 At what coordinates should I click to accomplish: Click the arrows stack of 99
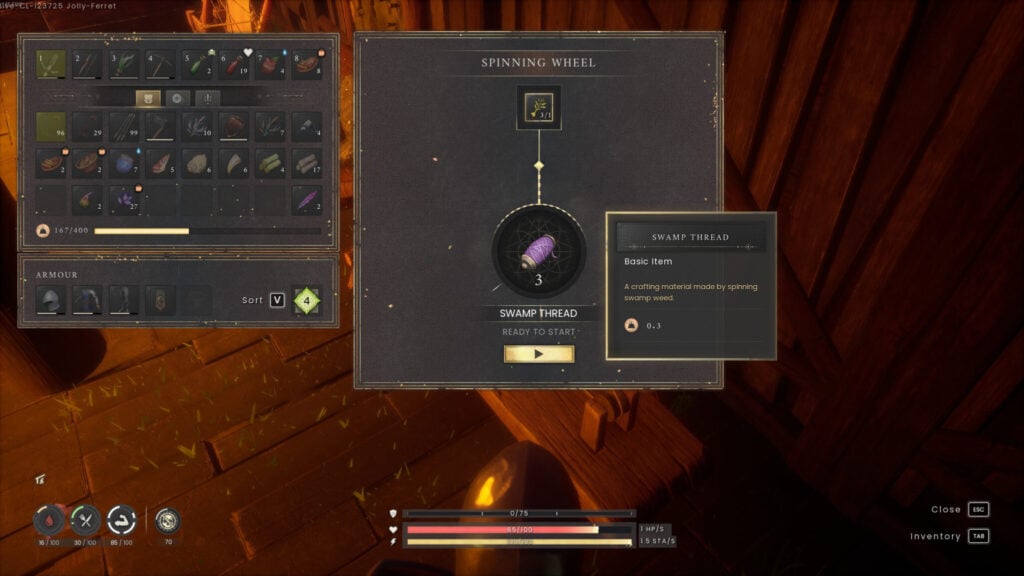point(124,126)
